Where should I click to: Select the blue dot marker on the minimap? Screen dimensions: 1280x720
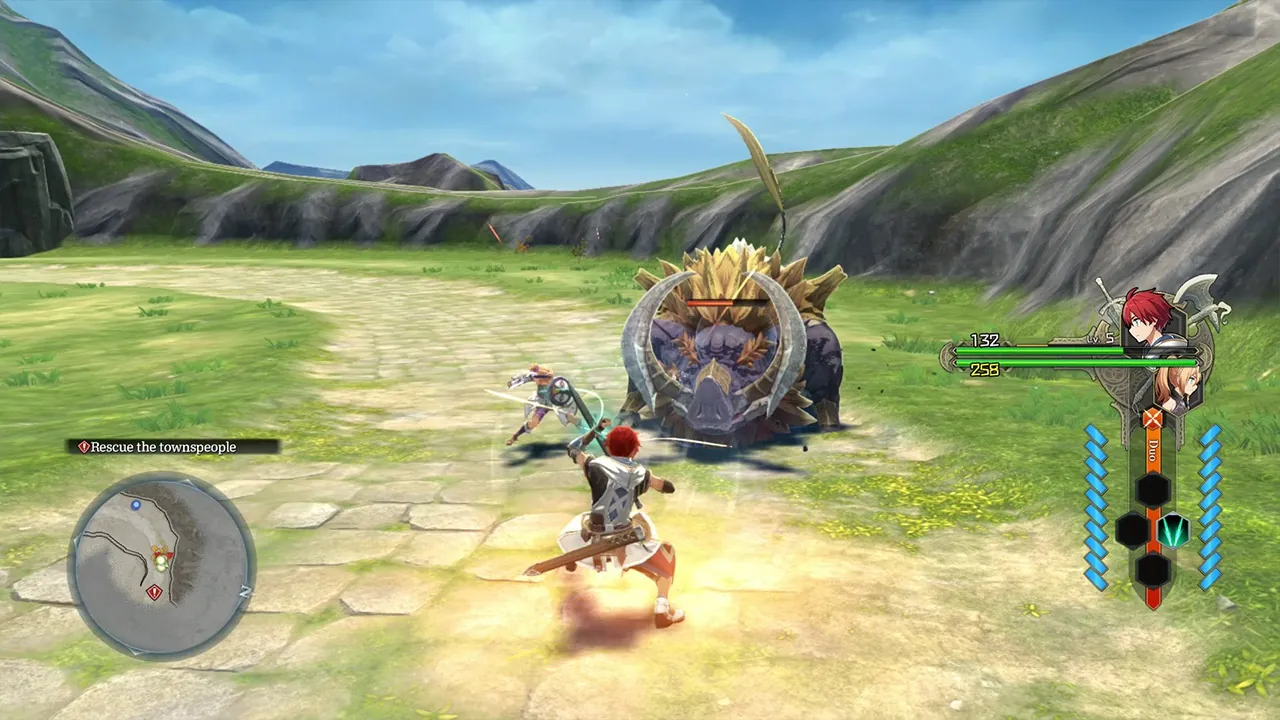click(x=136, y=505)
